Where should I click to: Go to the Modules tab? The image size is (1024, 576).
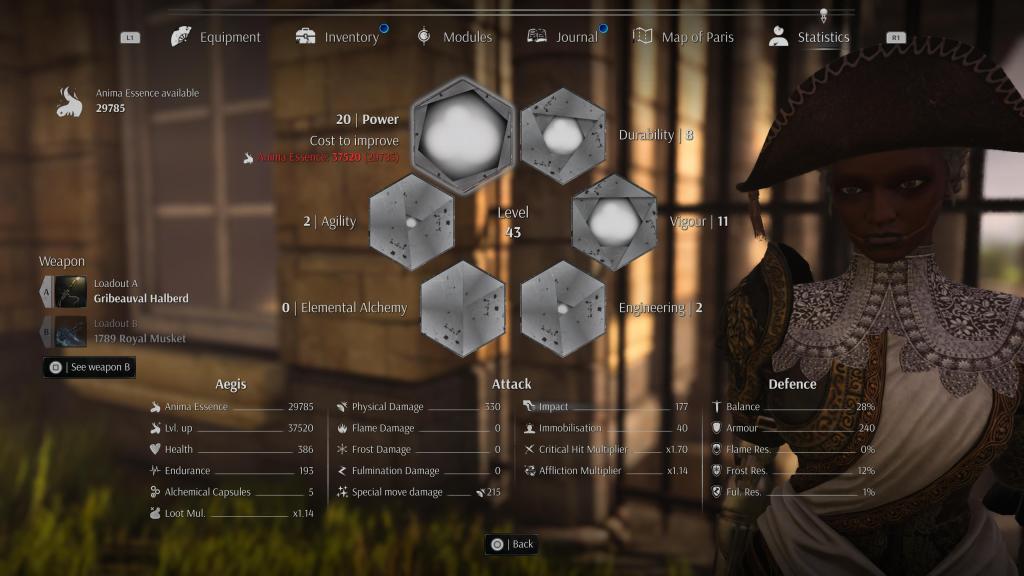pyautogui.click(x=455, y=37)
